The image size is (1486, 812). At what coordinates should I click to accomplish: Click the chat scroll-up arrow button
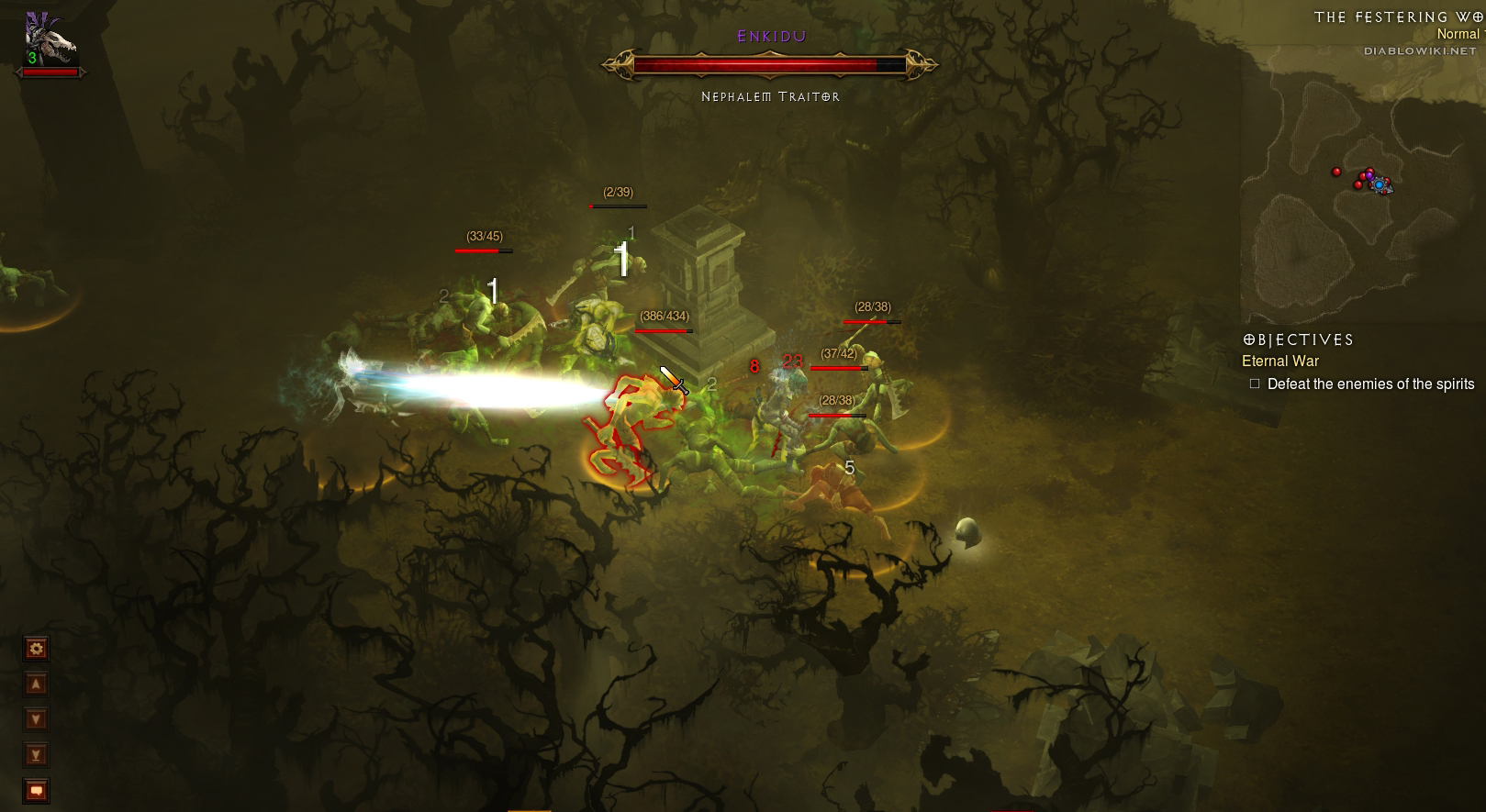[x=36, y=684]
